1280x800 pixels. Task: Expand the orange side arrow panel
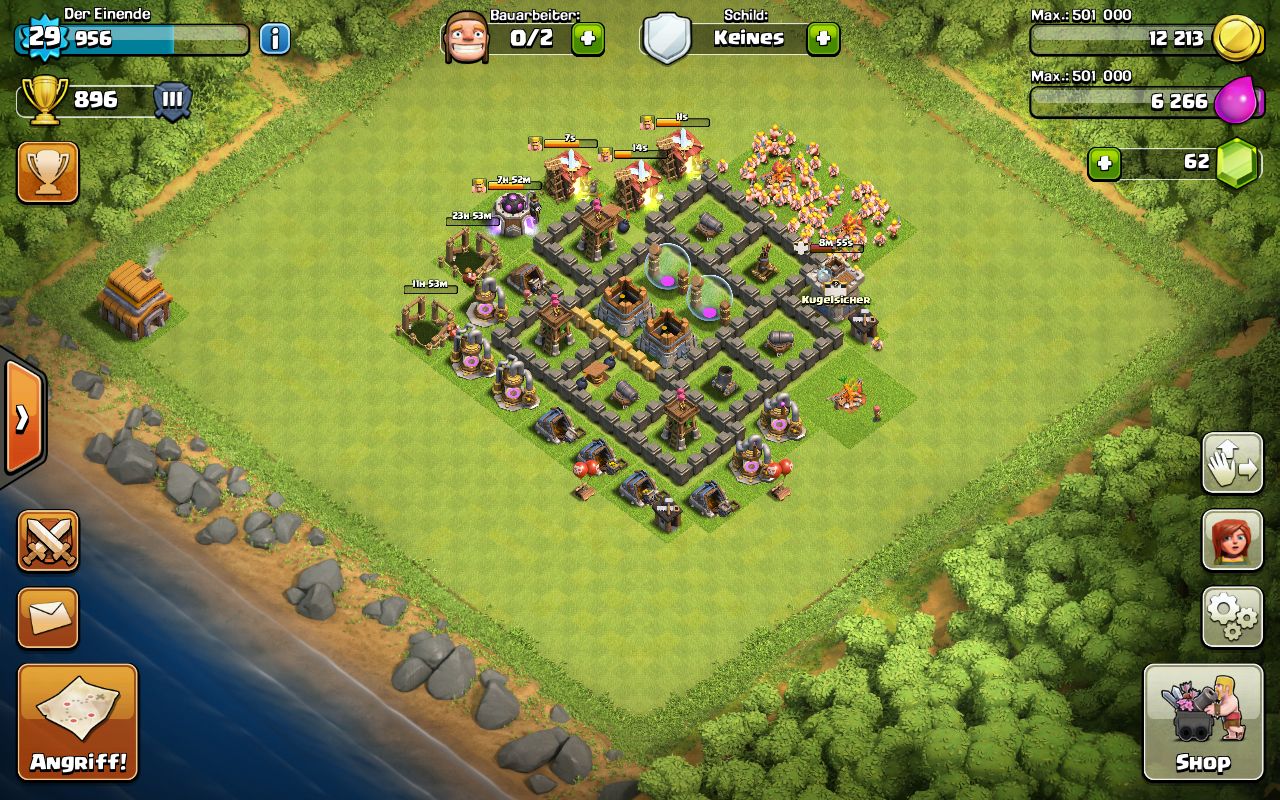(22, 417)
